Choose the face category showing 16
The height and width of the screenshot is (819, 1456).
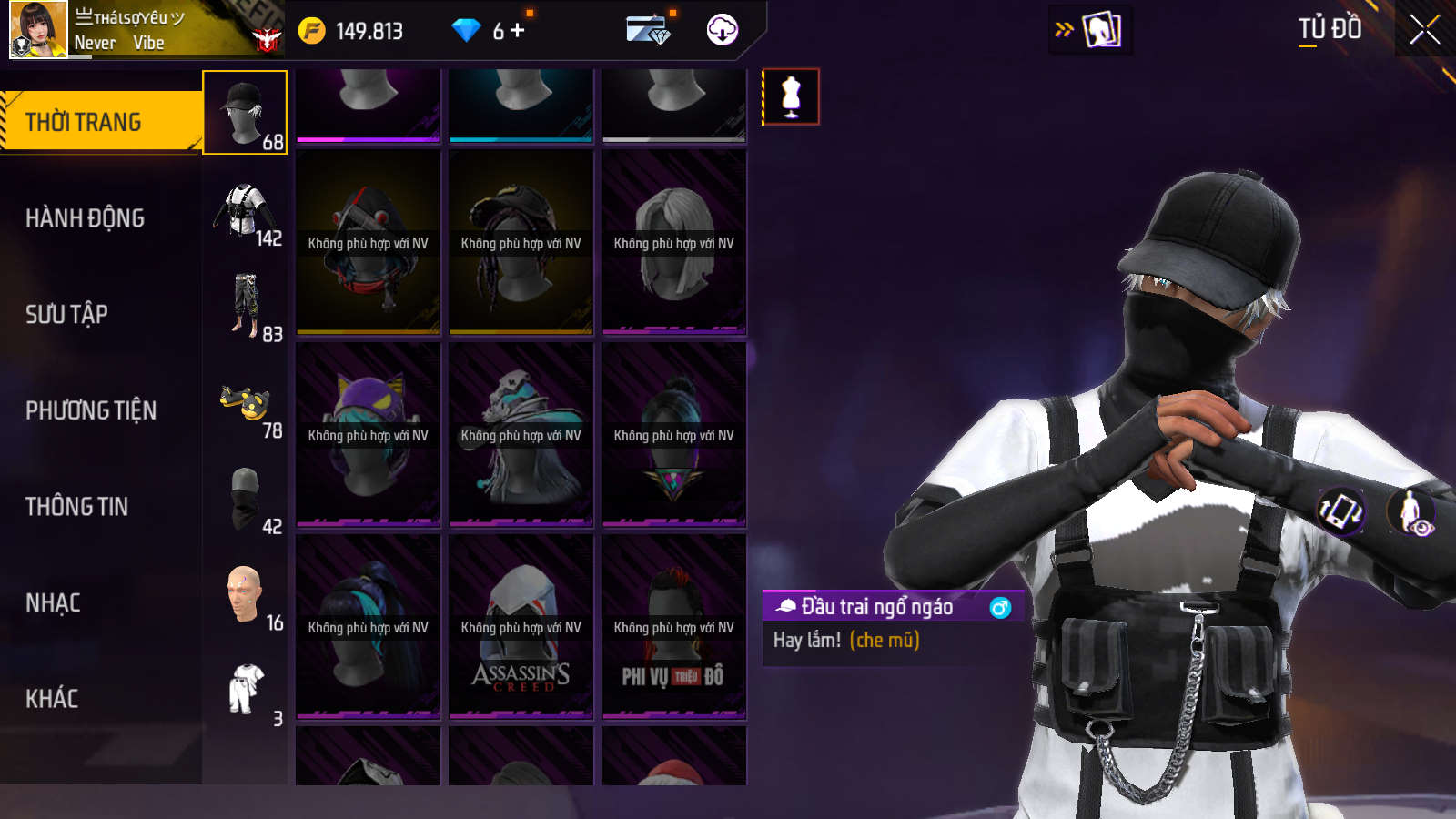[x=245, y=596]
